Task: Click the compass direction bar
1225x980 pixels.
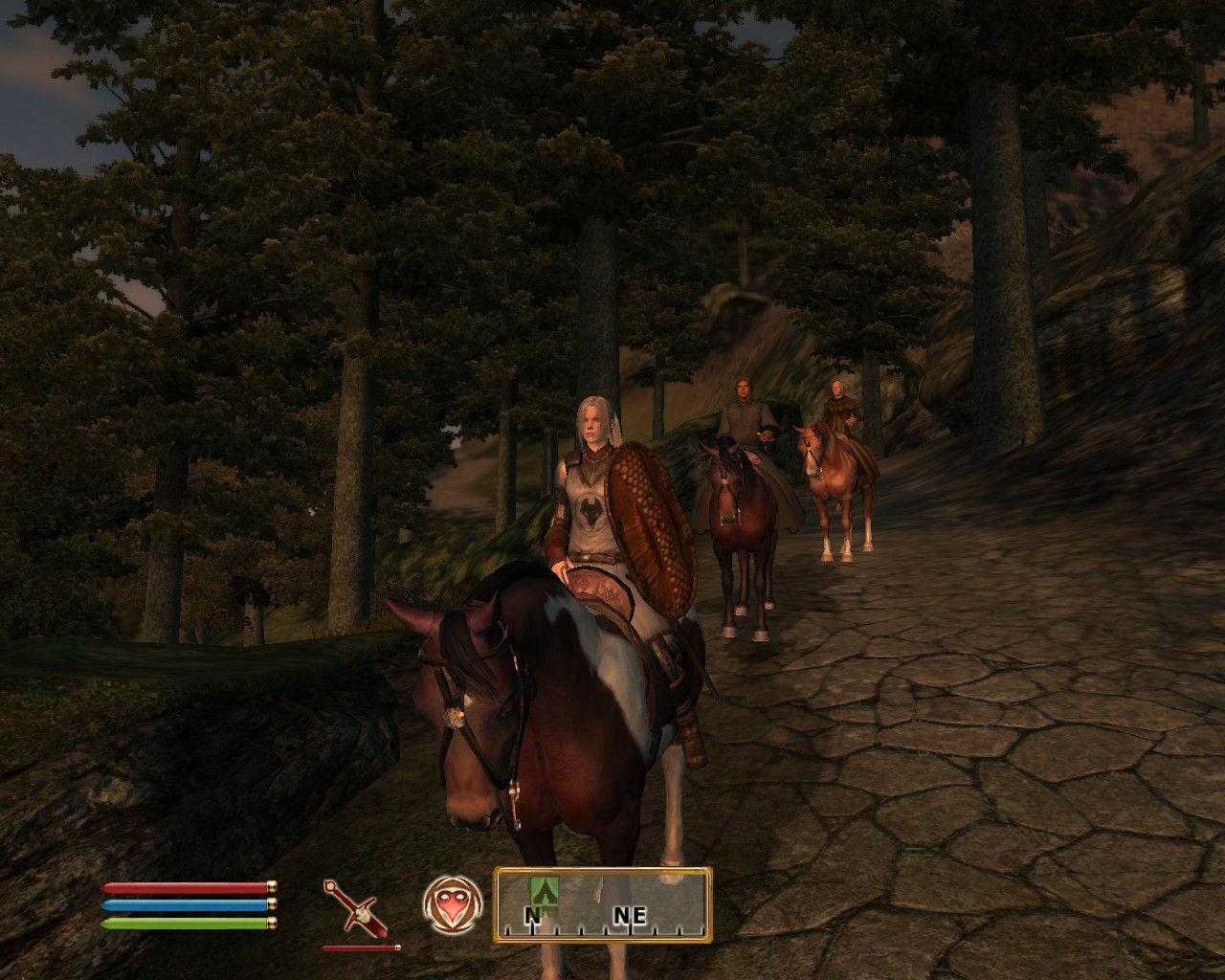Action: 603,904
